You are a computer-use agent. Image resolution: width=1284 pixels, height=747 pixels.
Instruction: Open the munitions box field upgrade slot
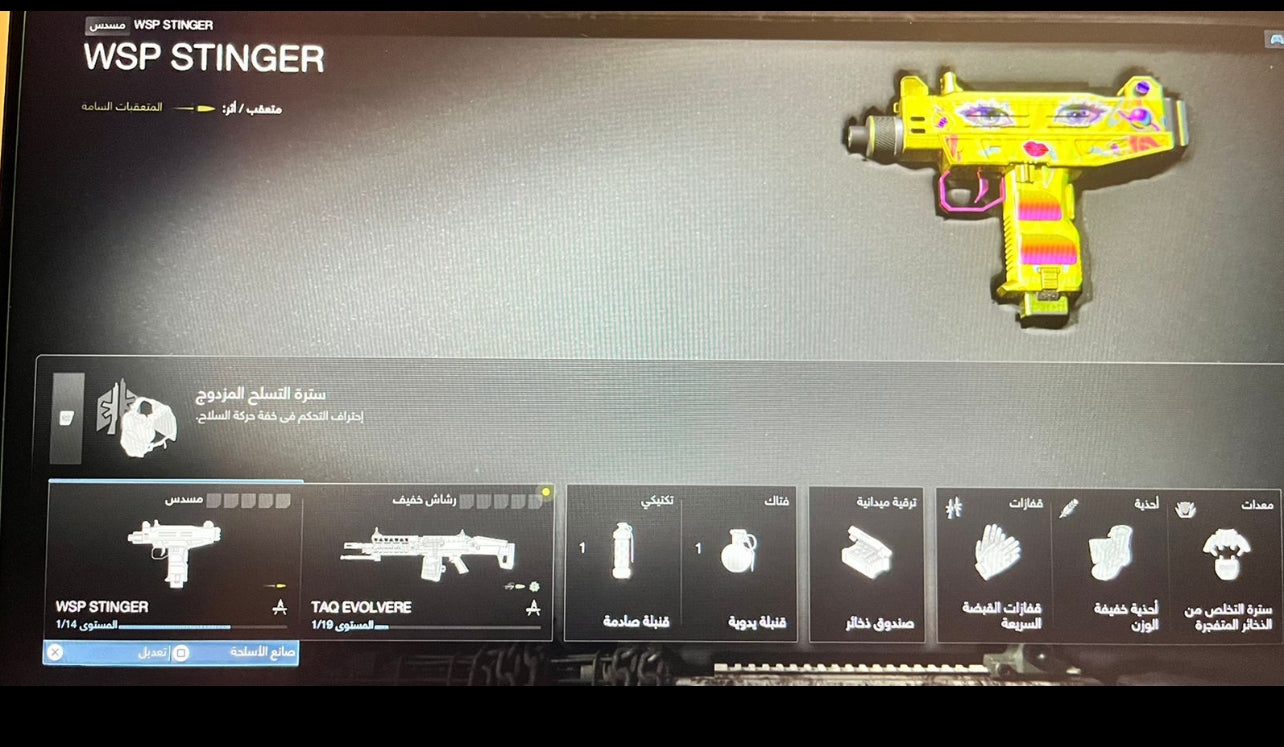click(866, 562)
